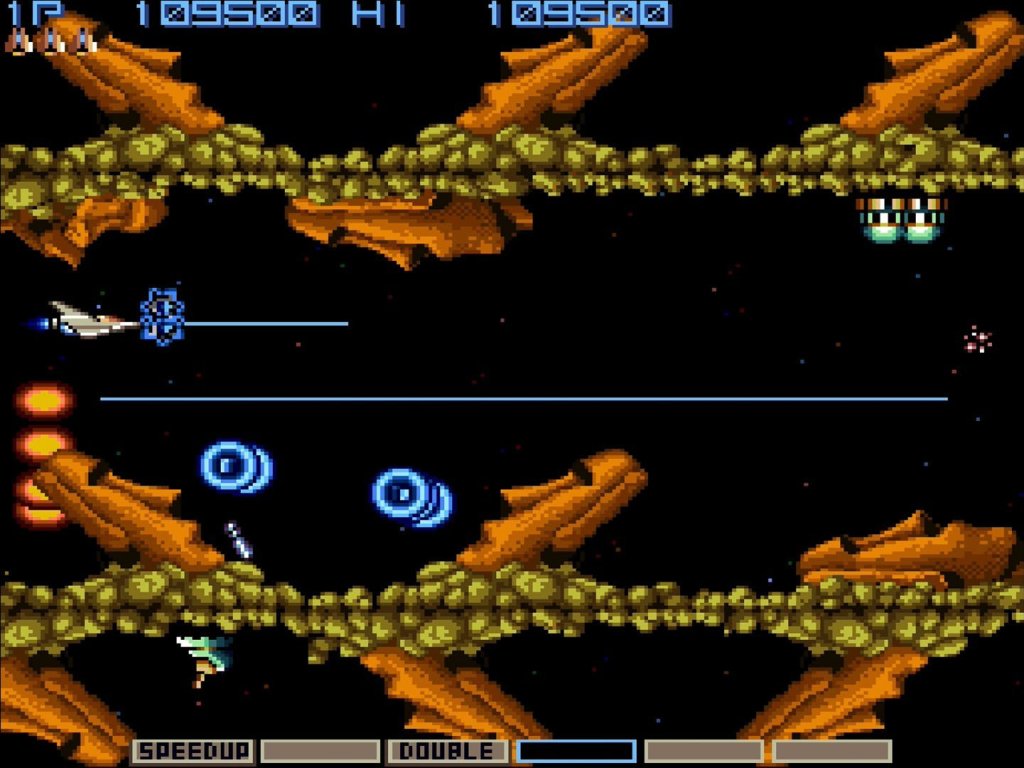Activate the blue-highlighted power meter slot
The image size is (1024, 768).
pyautogui.click(x=576, y=751)
